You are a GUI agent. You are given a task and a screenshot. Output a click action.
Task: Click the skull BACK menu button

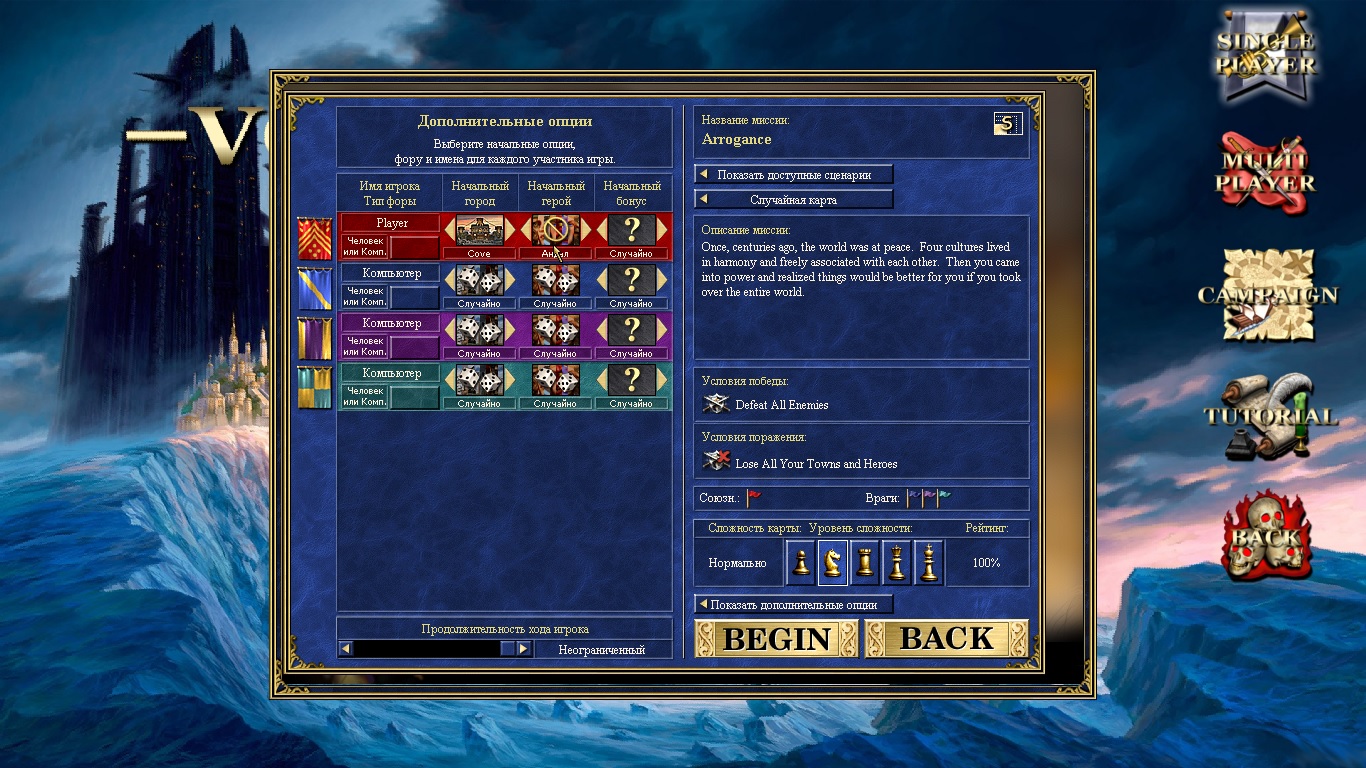coord(1267,535)
